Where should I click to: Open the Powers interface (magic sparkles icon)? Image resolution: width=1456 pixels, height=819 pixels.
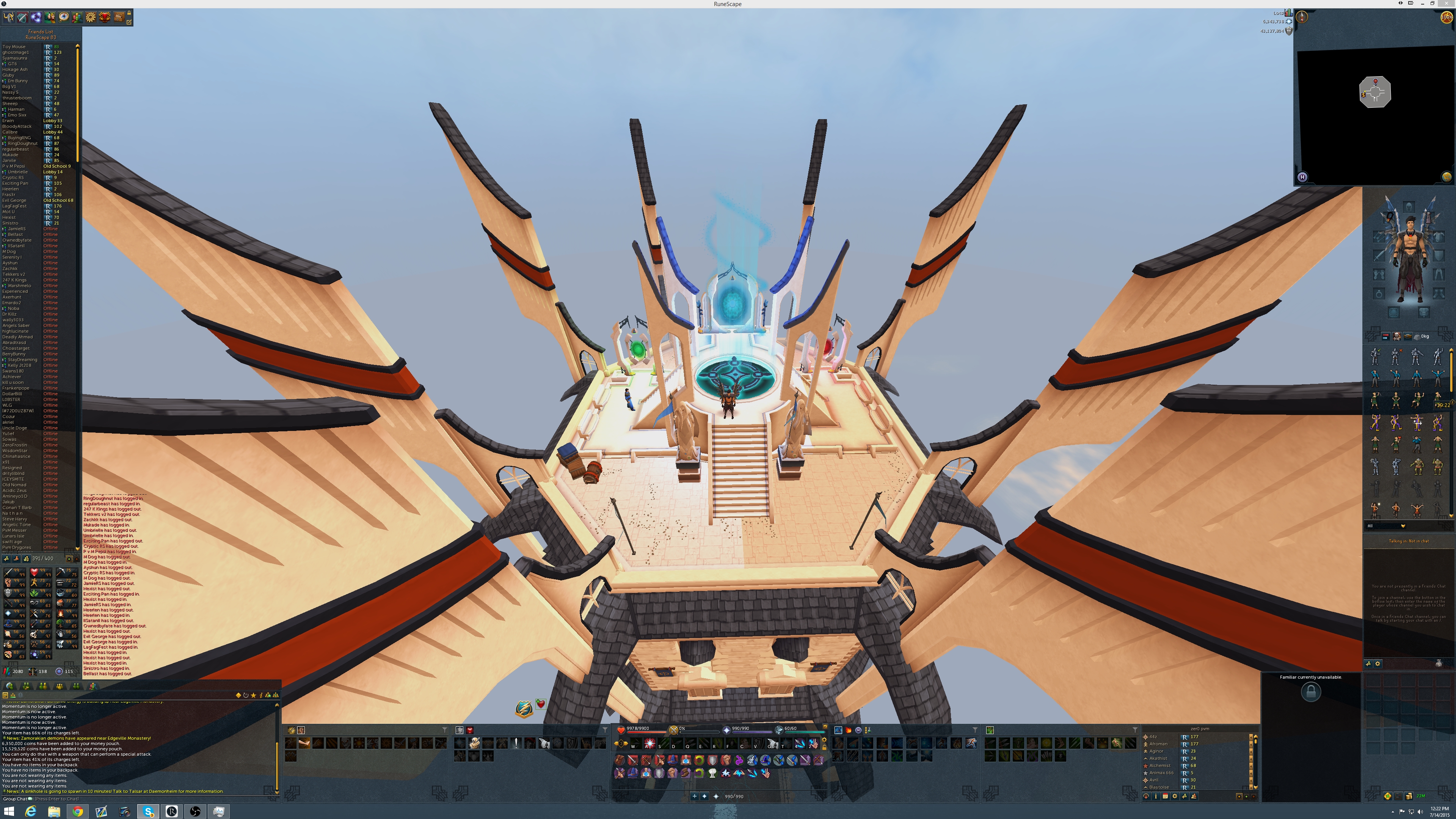[x=36, y=17]
